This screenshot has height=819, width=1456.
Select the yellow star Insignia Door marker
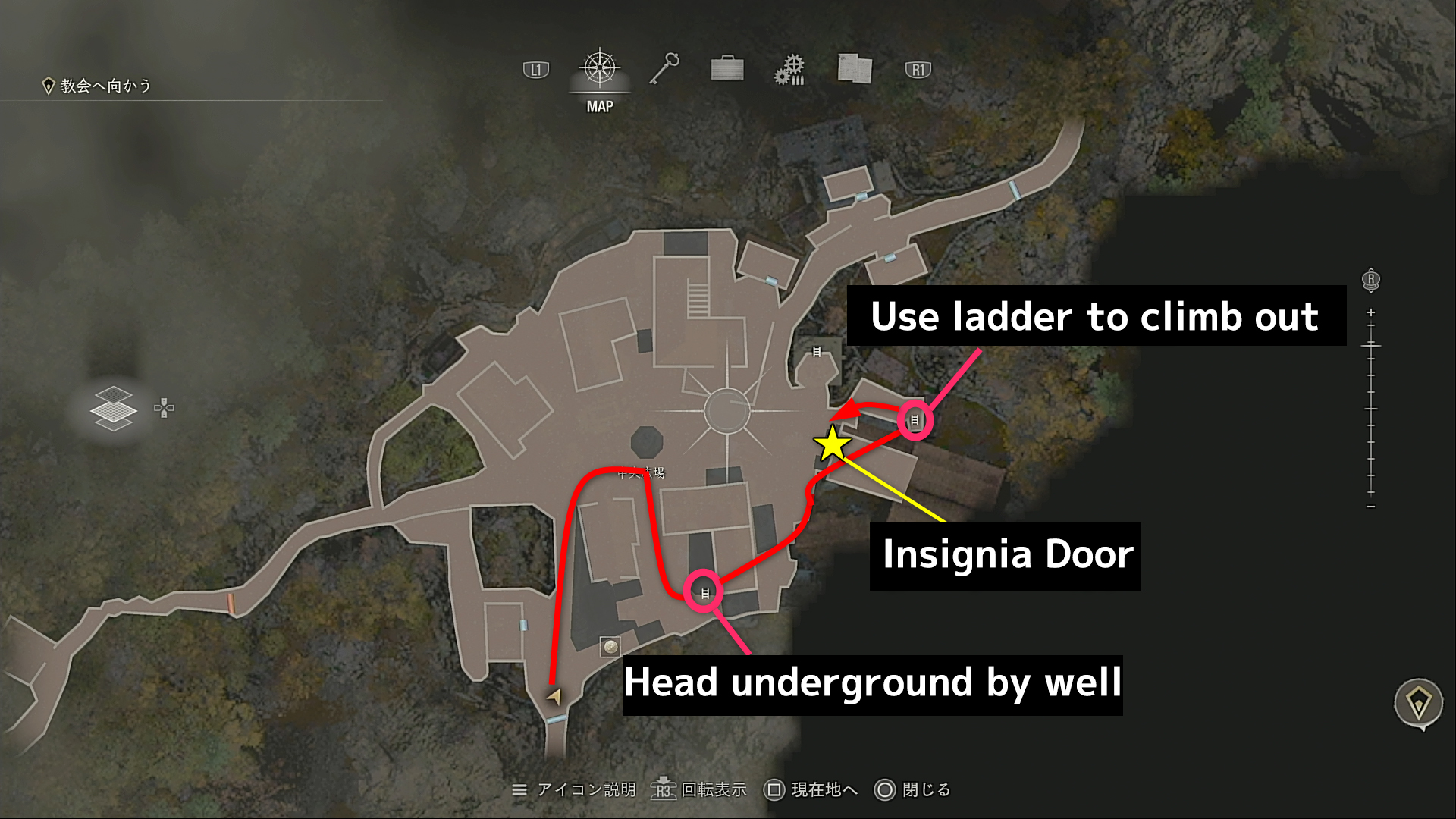point(833,444)
